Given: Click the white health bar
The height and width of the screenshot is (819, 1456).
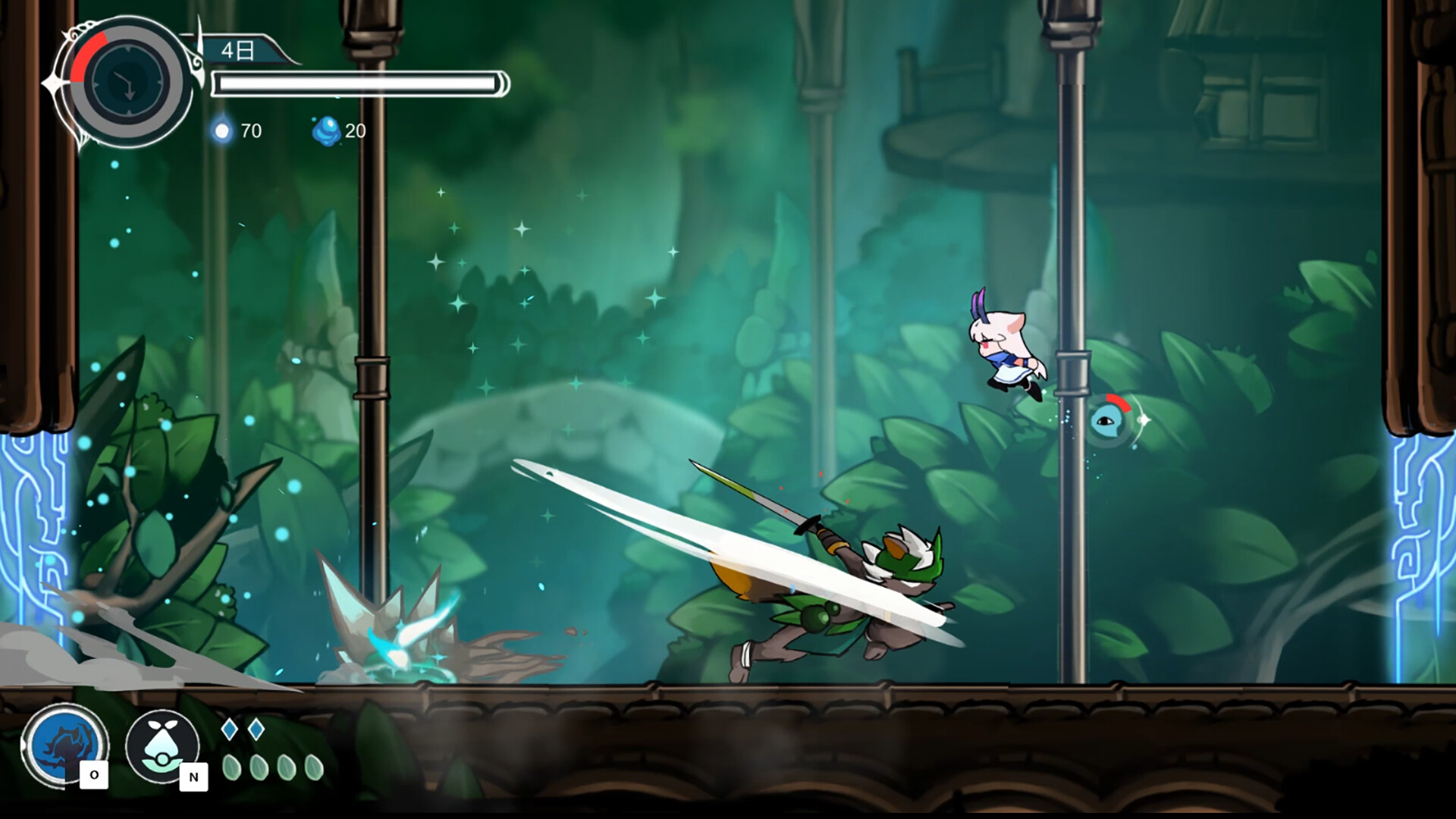Looking at the screenshot, I should [356, 83].
